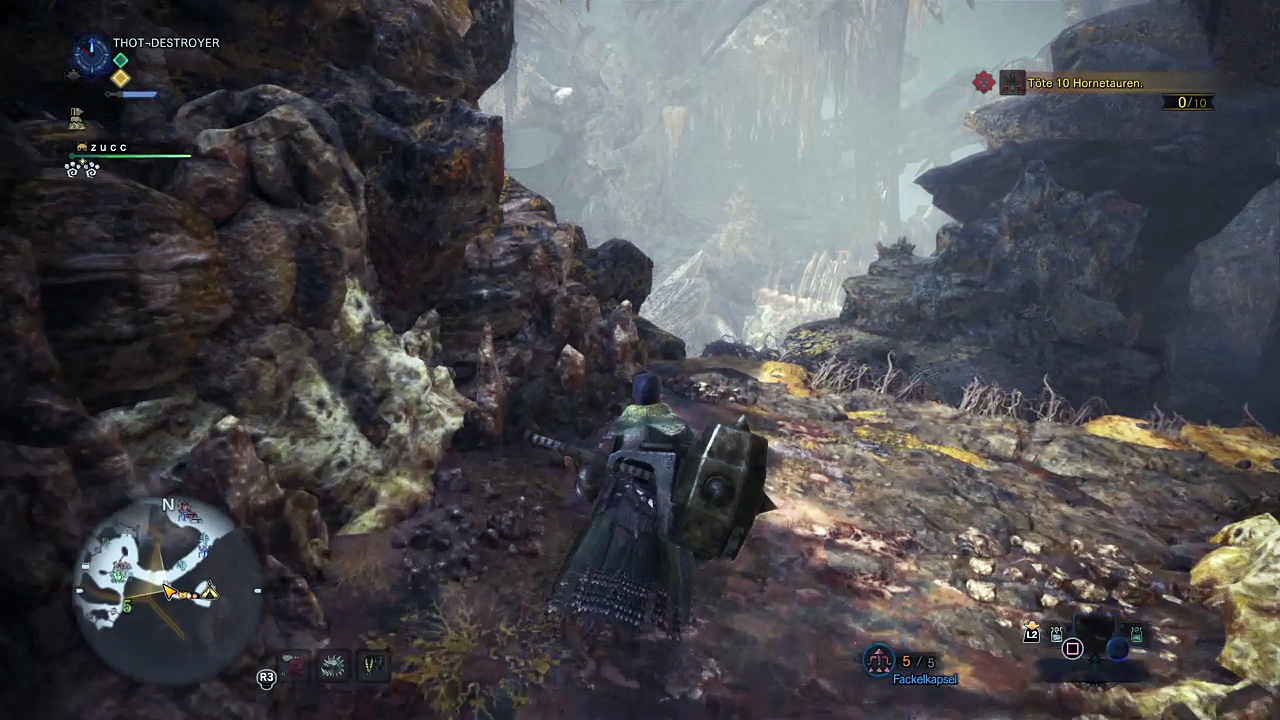Select the green diamond status icon
The image size is (1280, 720).
click(x=121, y=61)
